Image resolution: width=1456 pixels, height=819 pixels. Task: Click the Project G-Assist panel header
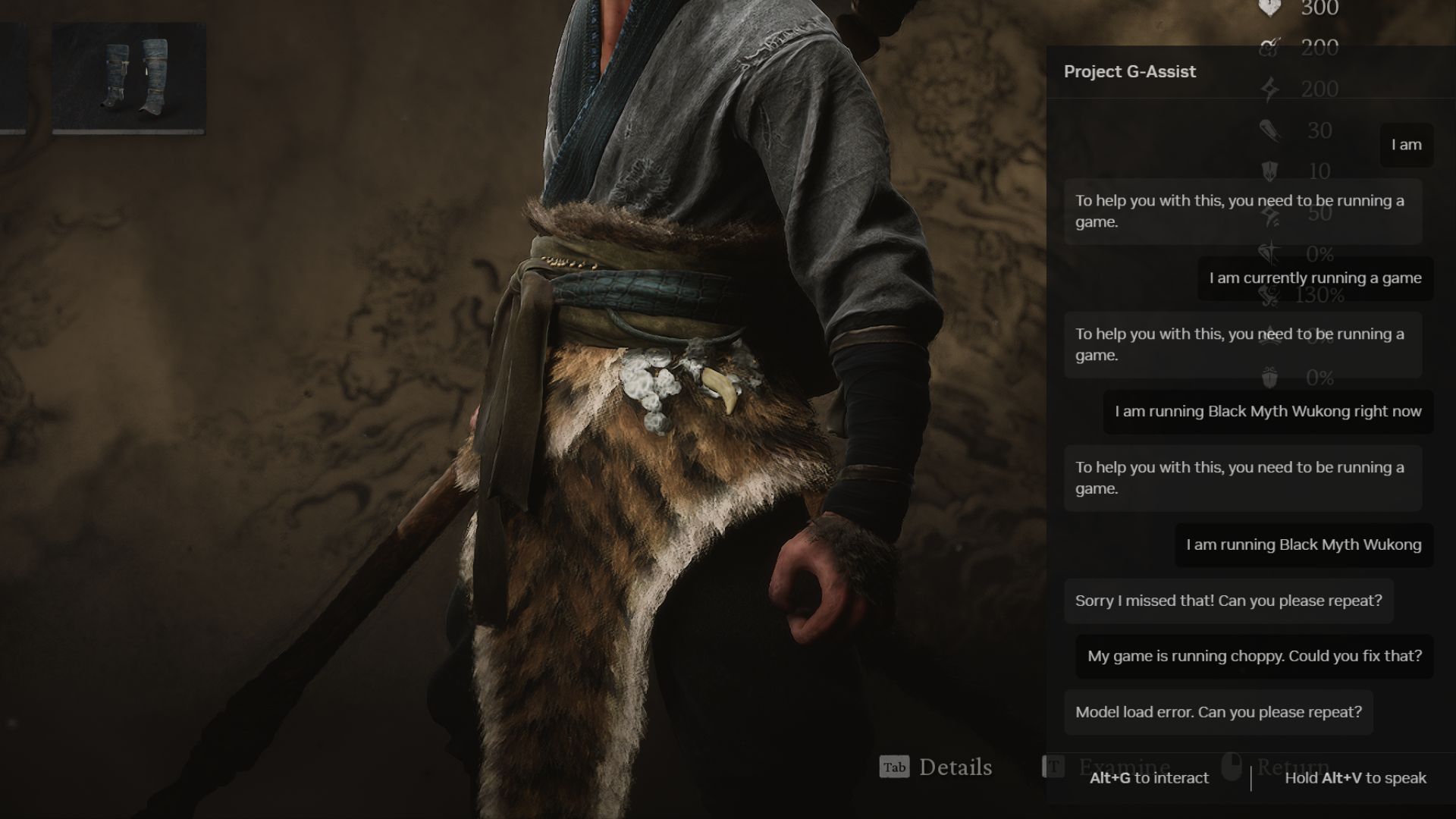(x=1129, y=72)
